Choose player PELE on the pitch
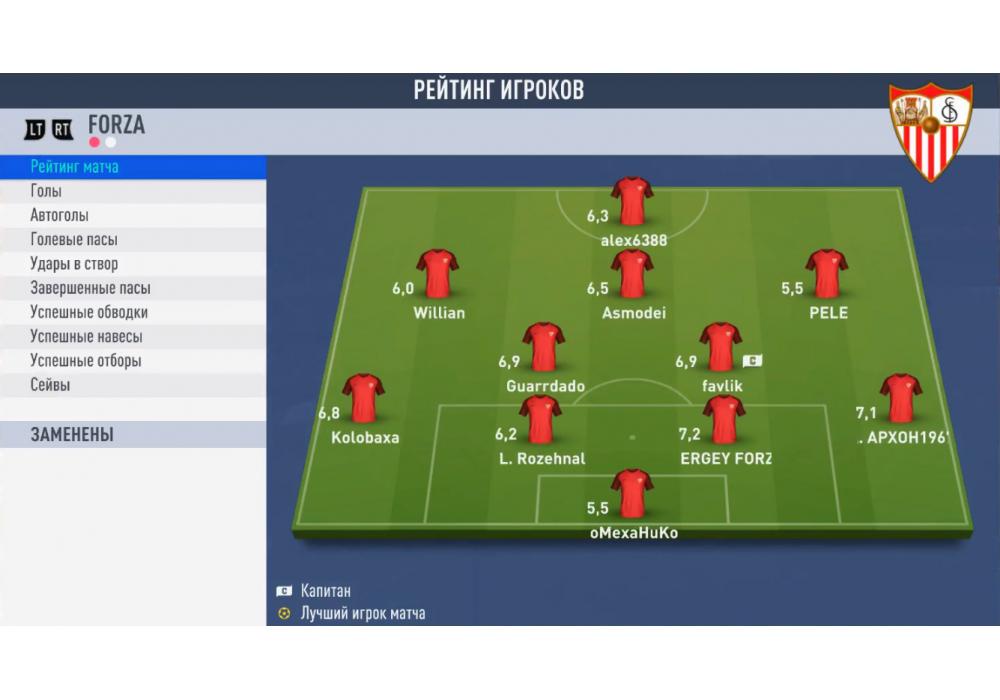This screenshot has height=700, width=1000. click(x=827, y=274)
